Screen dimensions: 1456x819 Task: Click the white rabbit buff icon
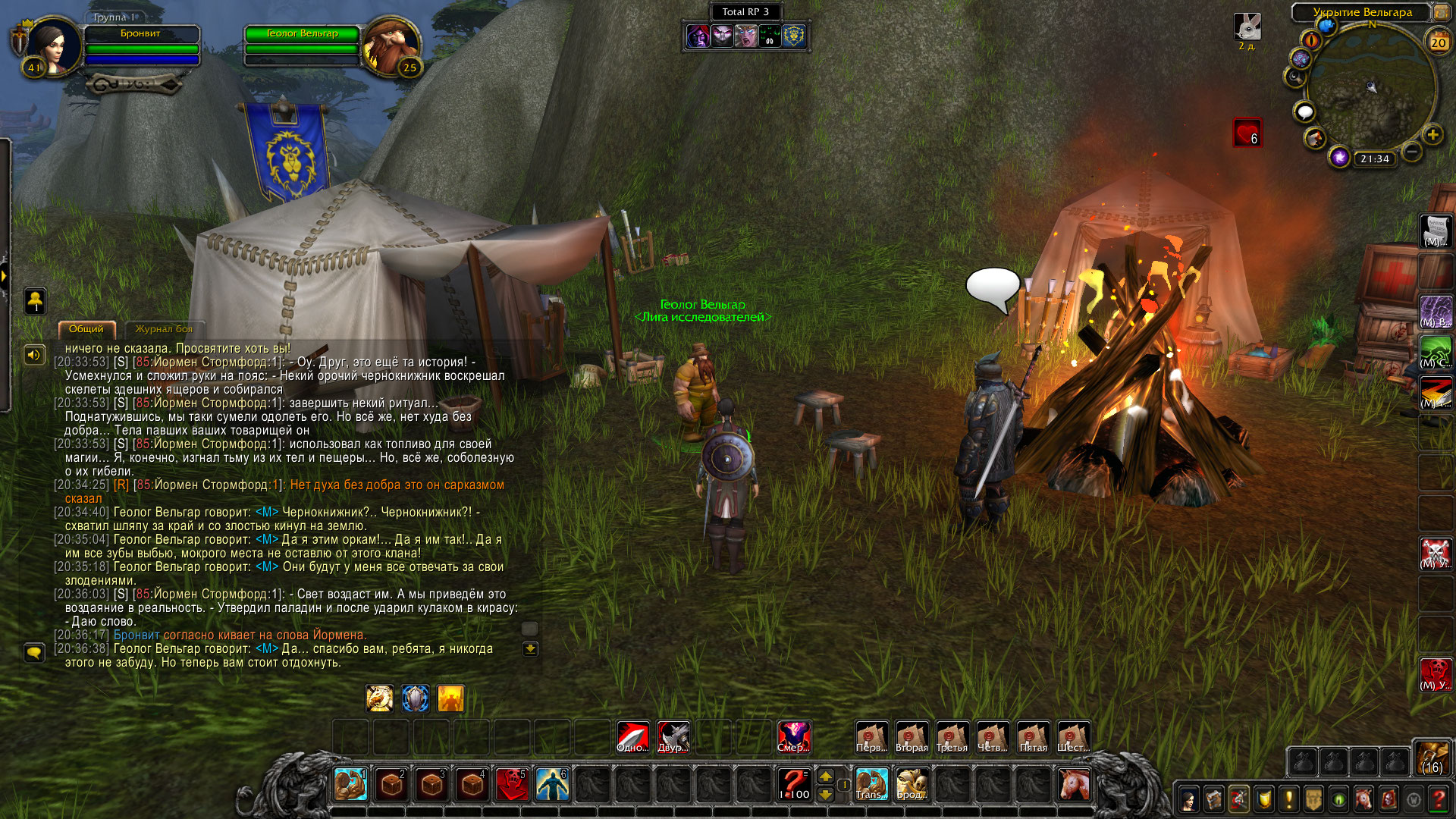click(x=1247, y=27)
